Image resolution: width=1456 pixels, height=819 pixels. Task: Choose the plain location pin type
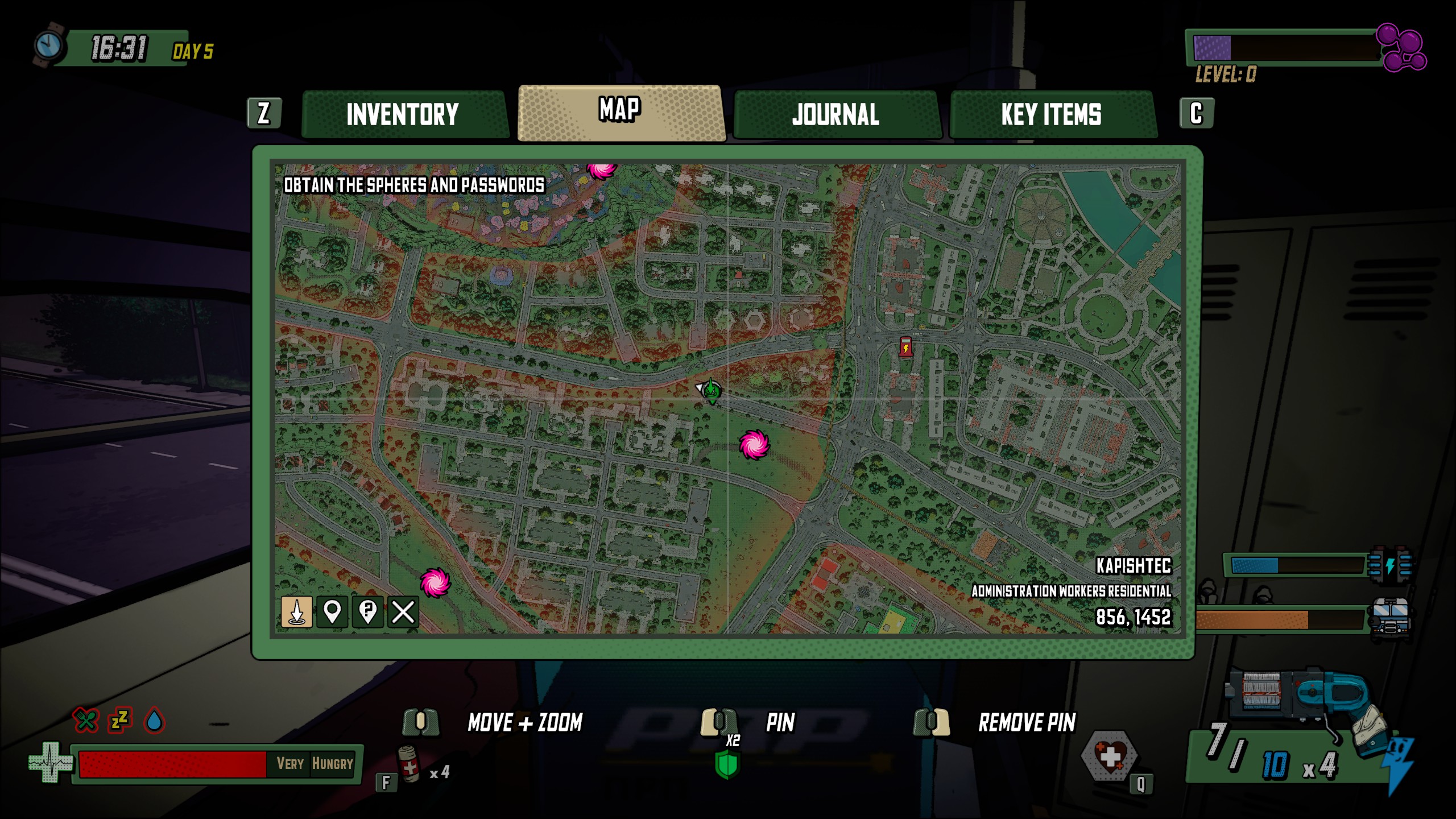coord(332,612)
